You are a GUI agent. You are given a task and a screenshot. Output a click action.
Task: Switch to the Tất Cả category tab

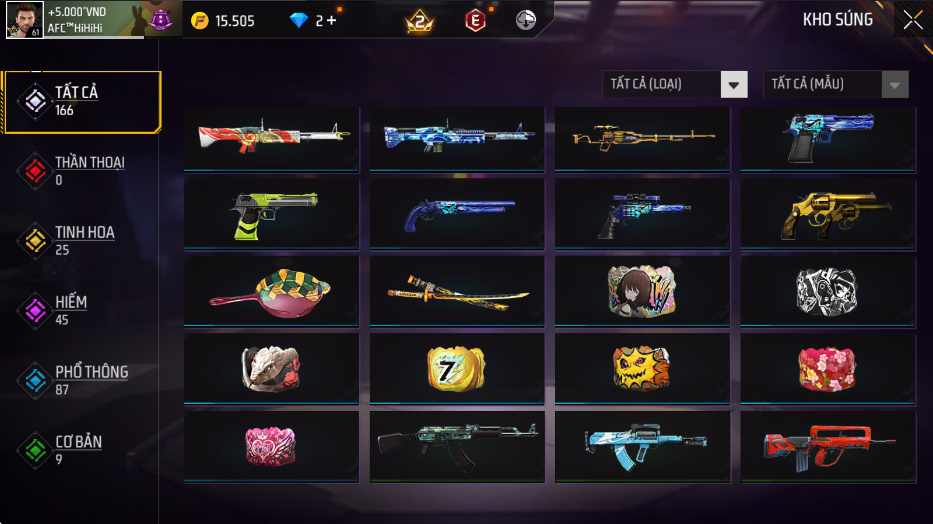click(80, 101)
